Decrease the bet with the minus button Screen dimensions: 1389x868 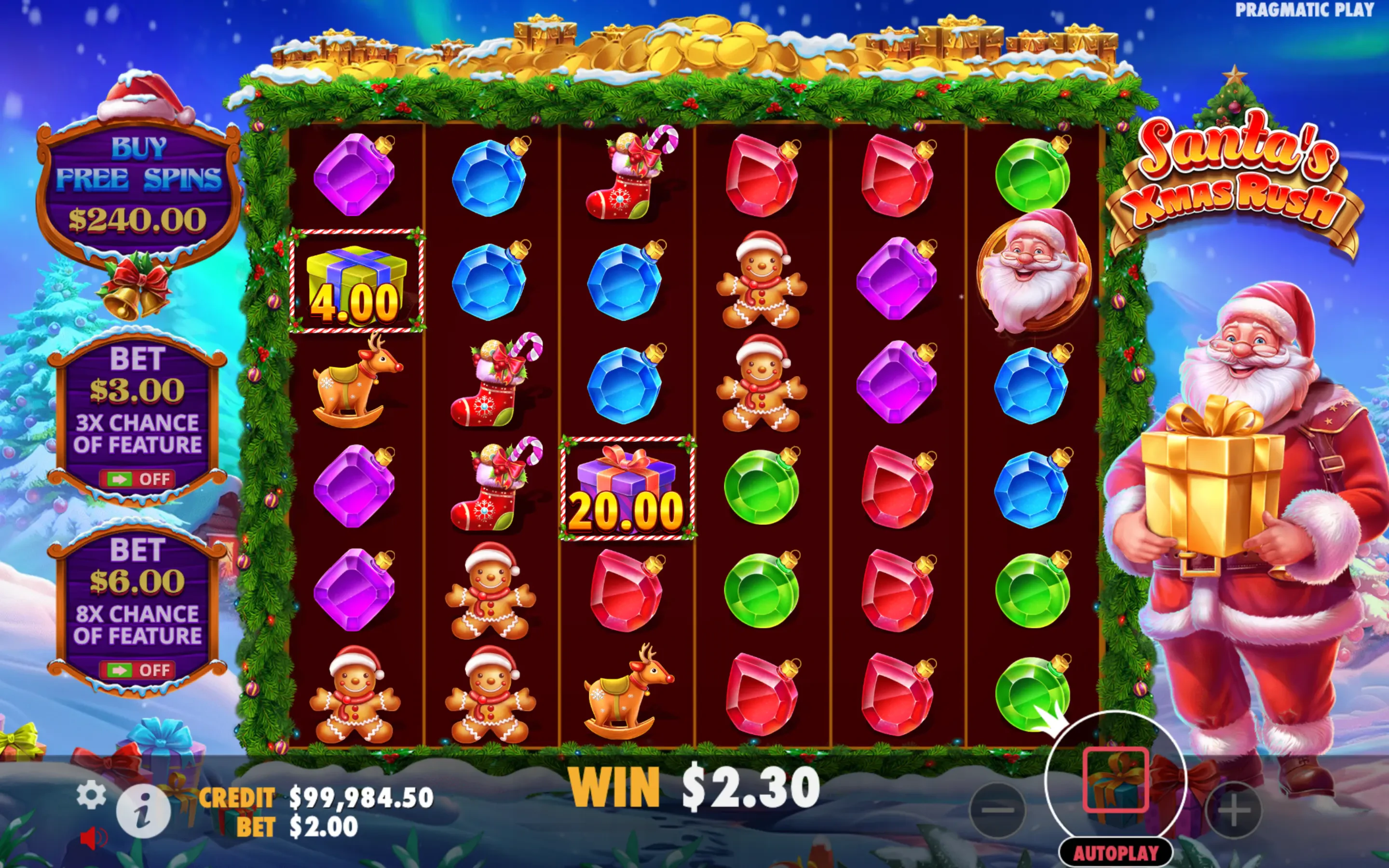997,810
